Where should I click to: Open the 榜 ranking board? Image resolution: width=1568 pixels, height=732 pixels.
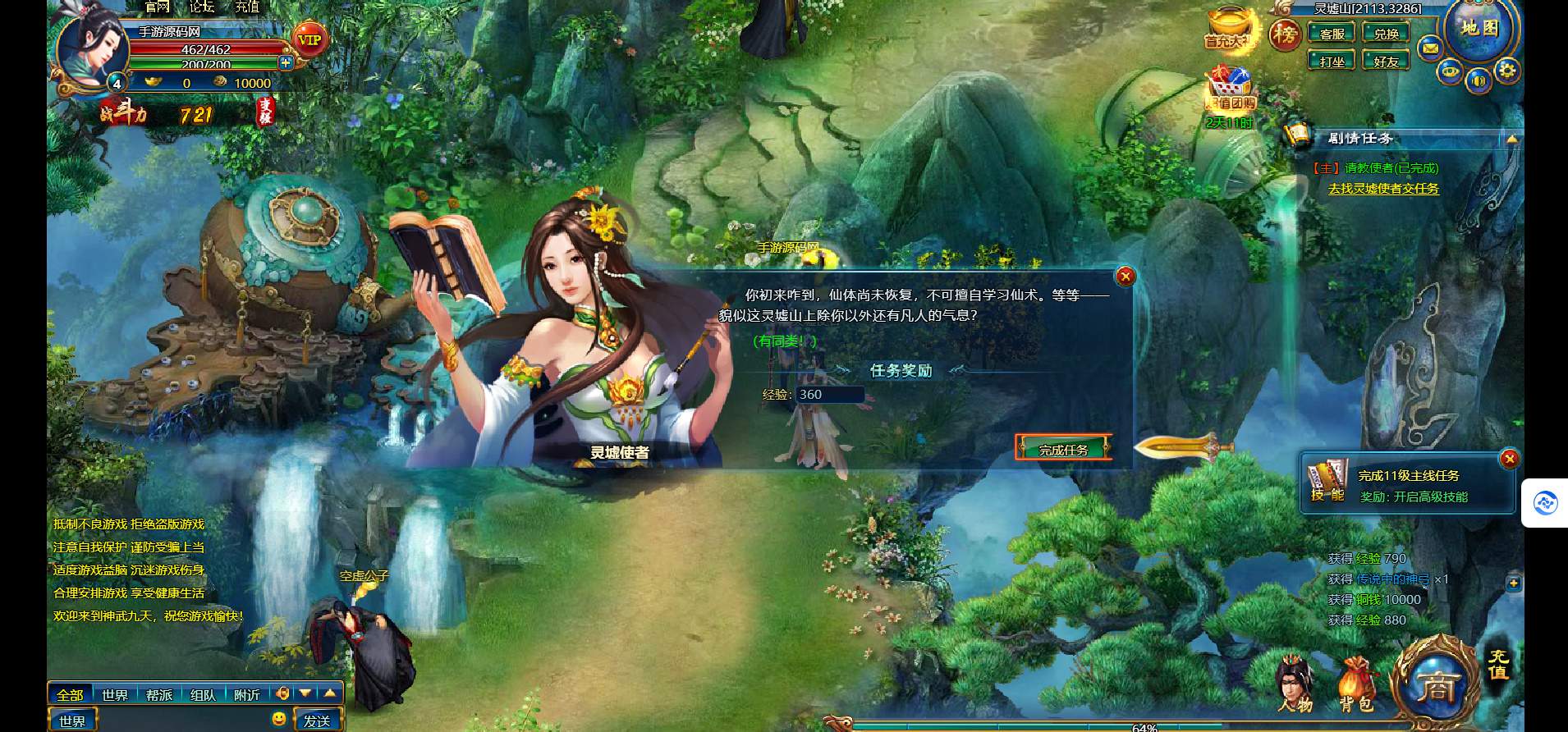tap(1285, 34)
